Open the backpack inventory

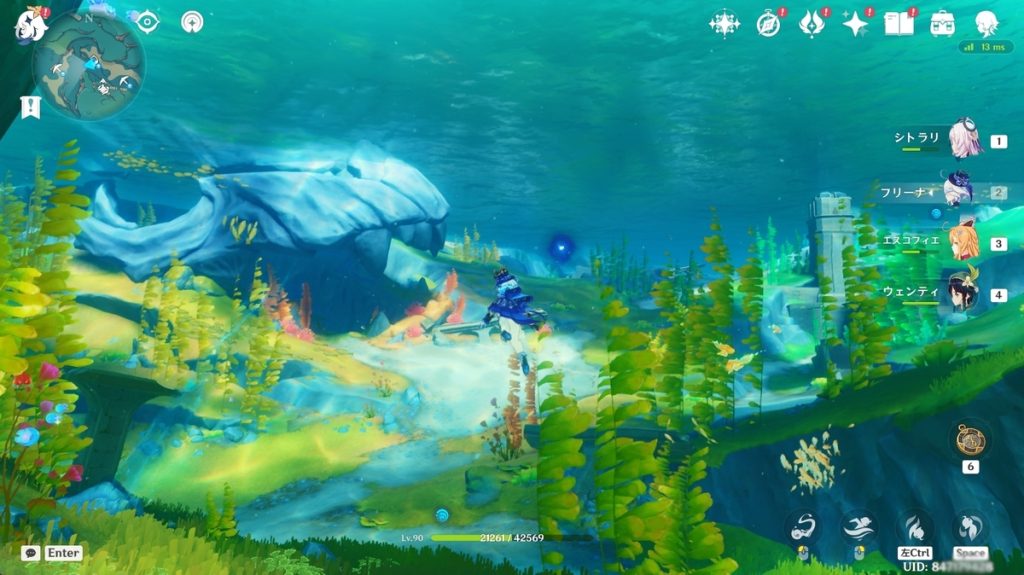[x=941, y=23]
